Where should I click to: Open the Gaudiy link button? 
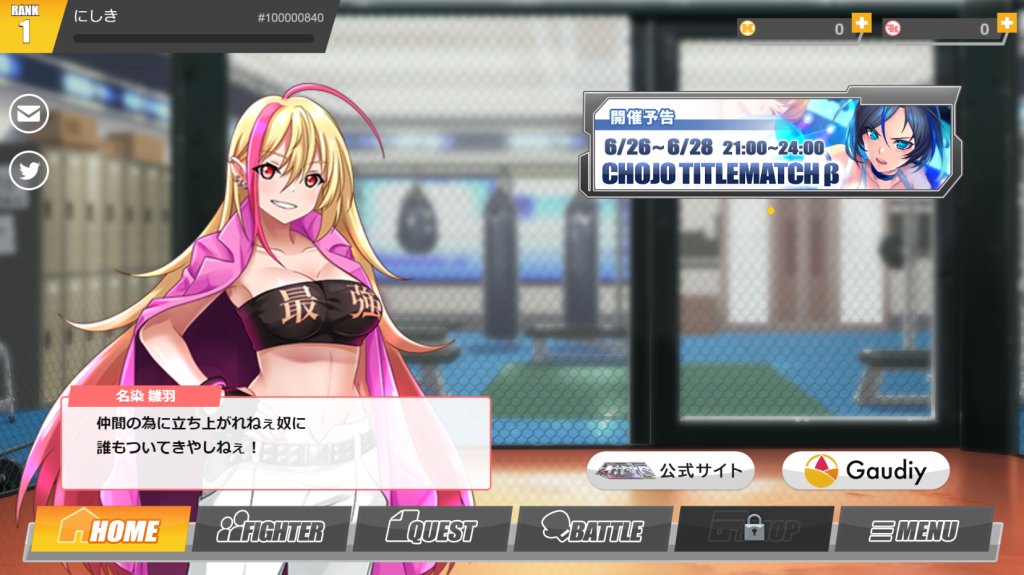pyautogui.click(x=865, y=470)
